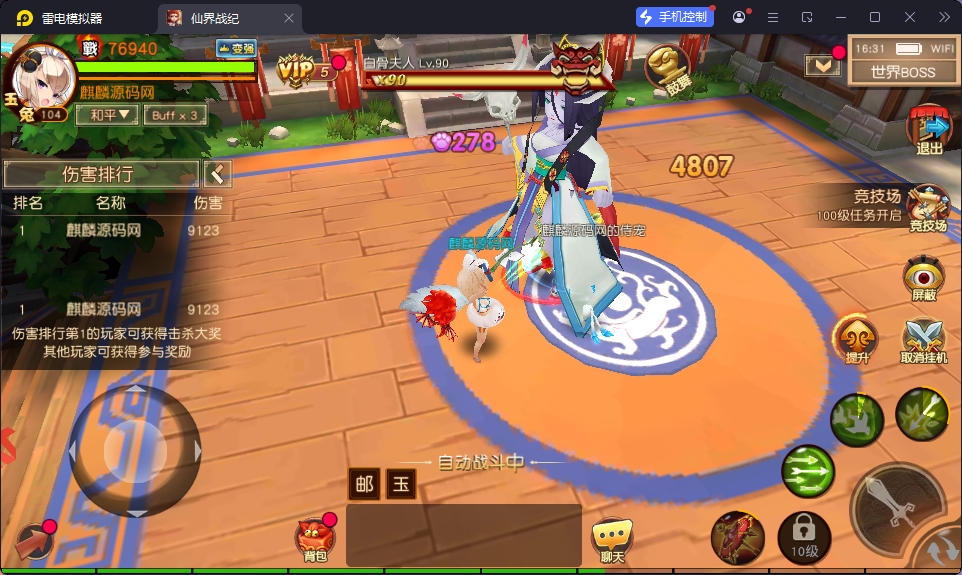Show the Buff x 3 list
962x575 pixels.
[x=176, y=115]
